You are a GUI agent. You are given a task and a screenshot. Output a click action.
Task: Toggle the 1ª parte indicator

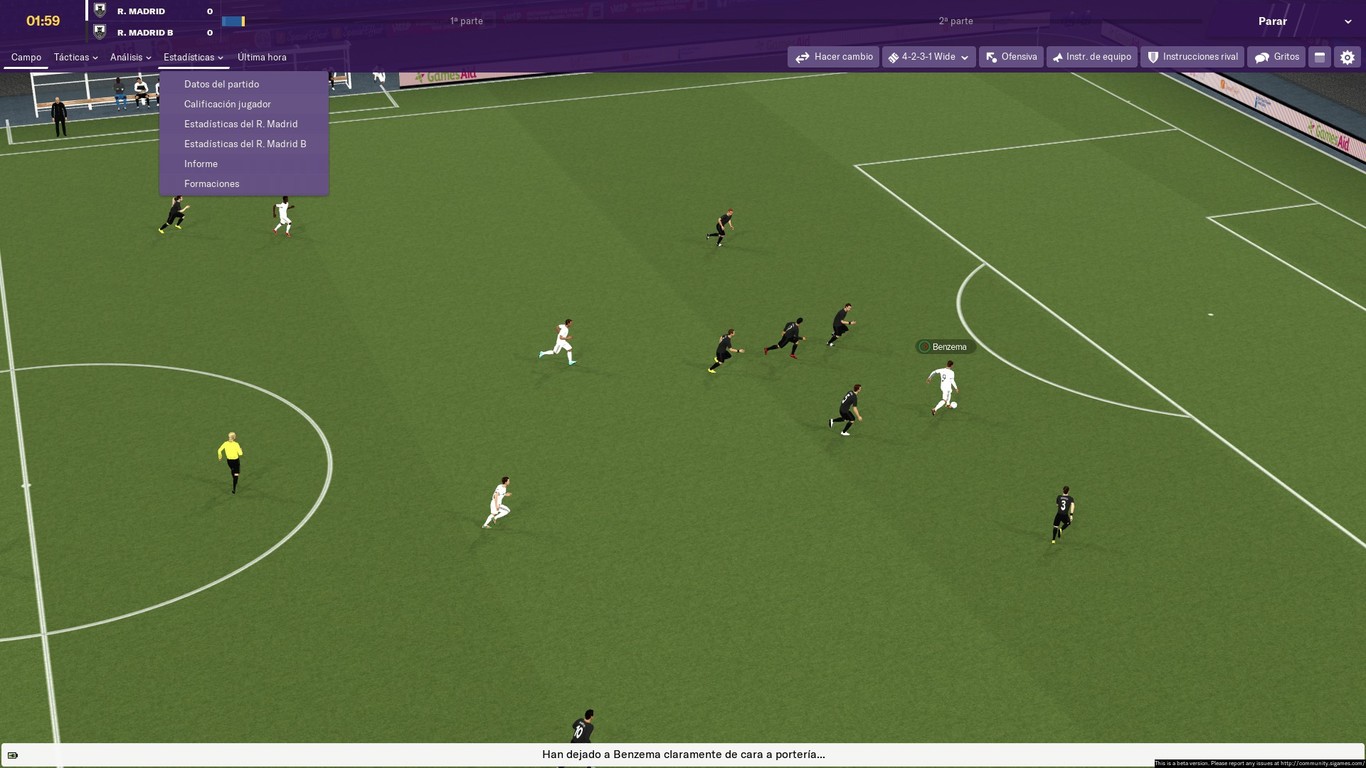[x=465, y=18]
